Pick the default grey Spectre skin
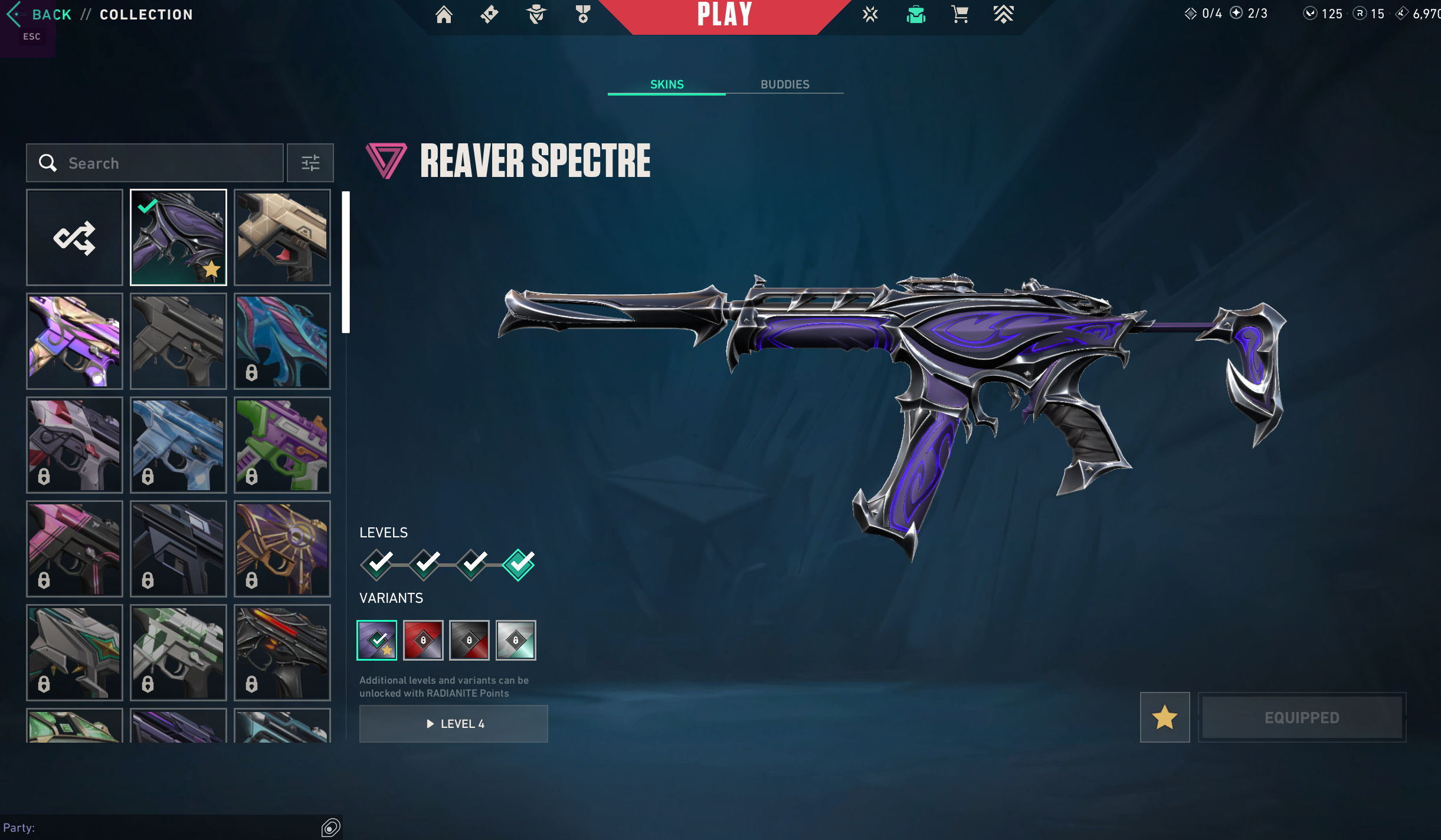Screen dimensions: 1441x840 (178, 341)
